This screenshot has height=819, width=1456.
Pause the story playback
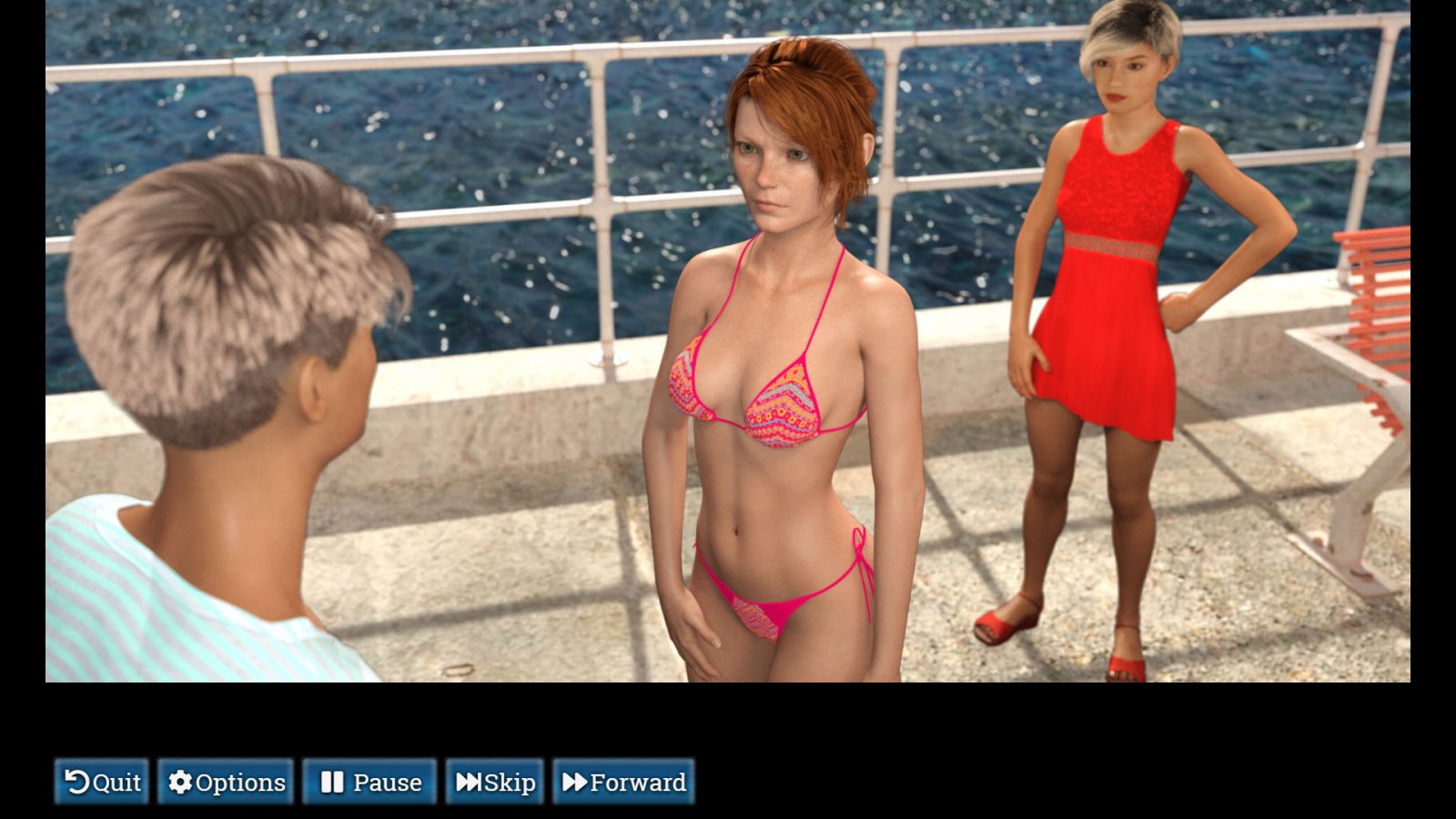(x=368, y=782)
